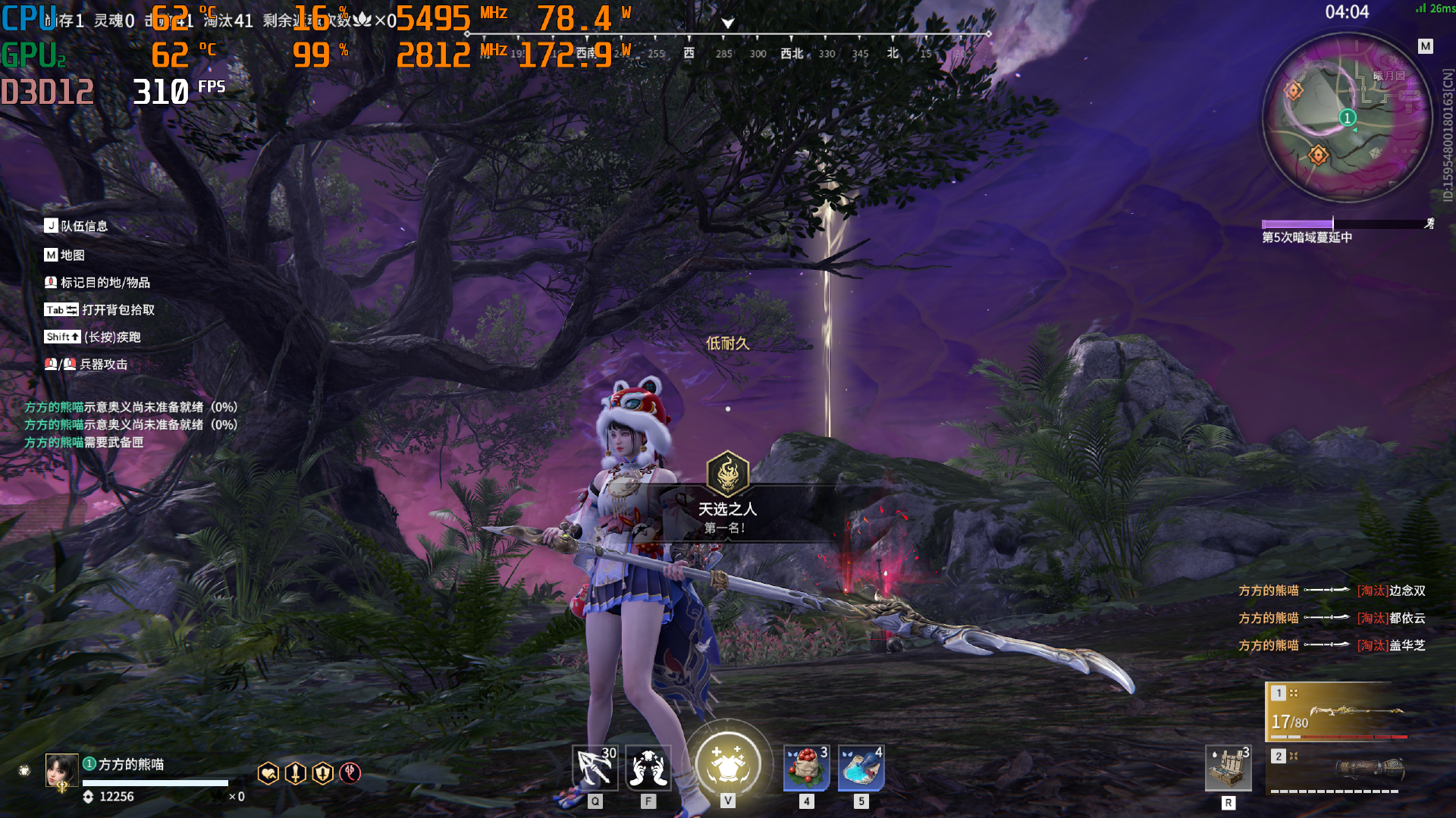Inspect the sword buff hexagon icon
The height and width of the screenshot is (818, 1456).
click(x=295, y=773)
